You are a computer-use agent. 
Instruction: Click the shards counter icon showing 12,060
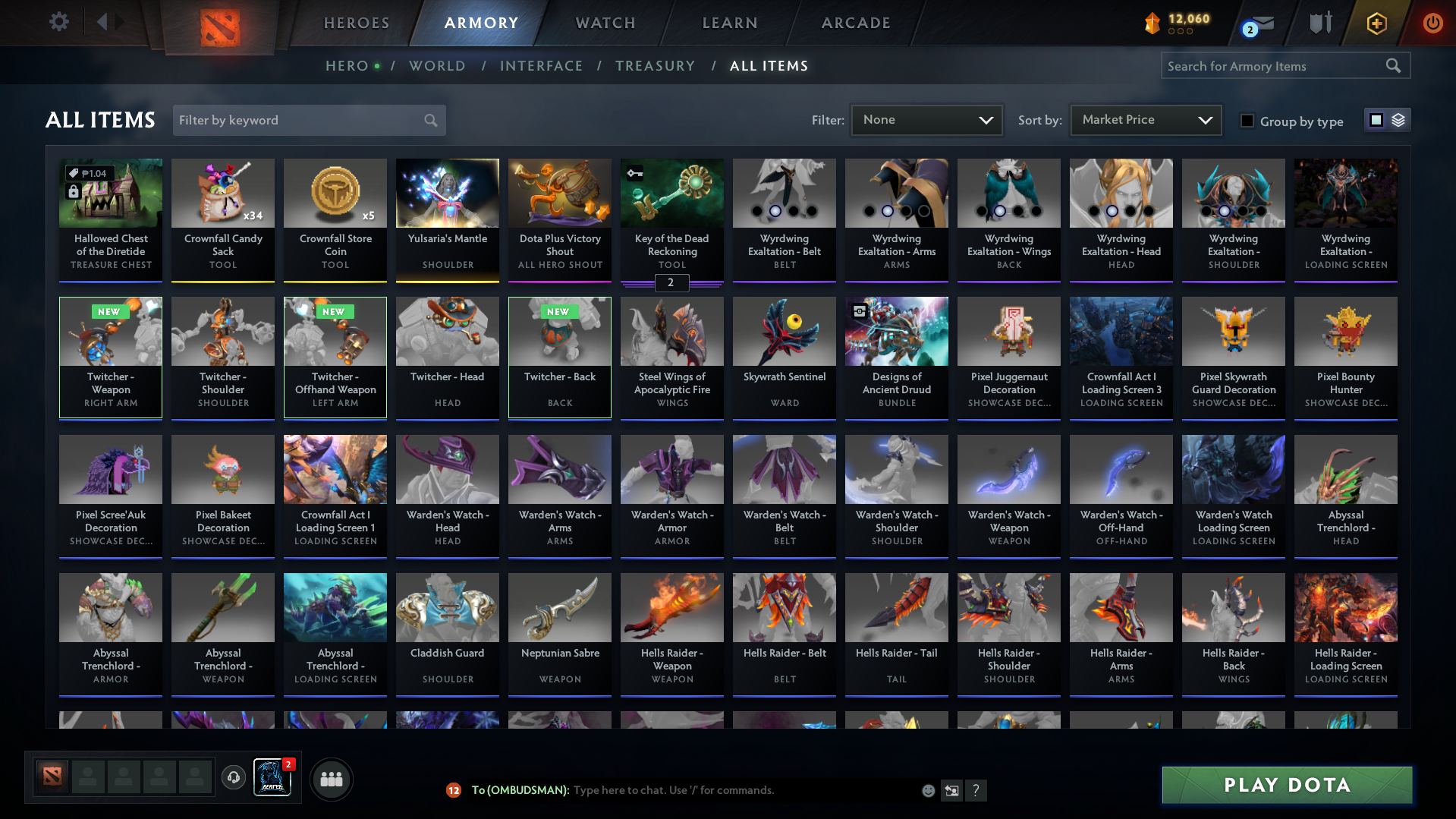tap(1153, 24)
